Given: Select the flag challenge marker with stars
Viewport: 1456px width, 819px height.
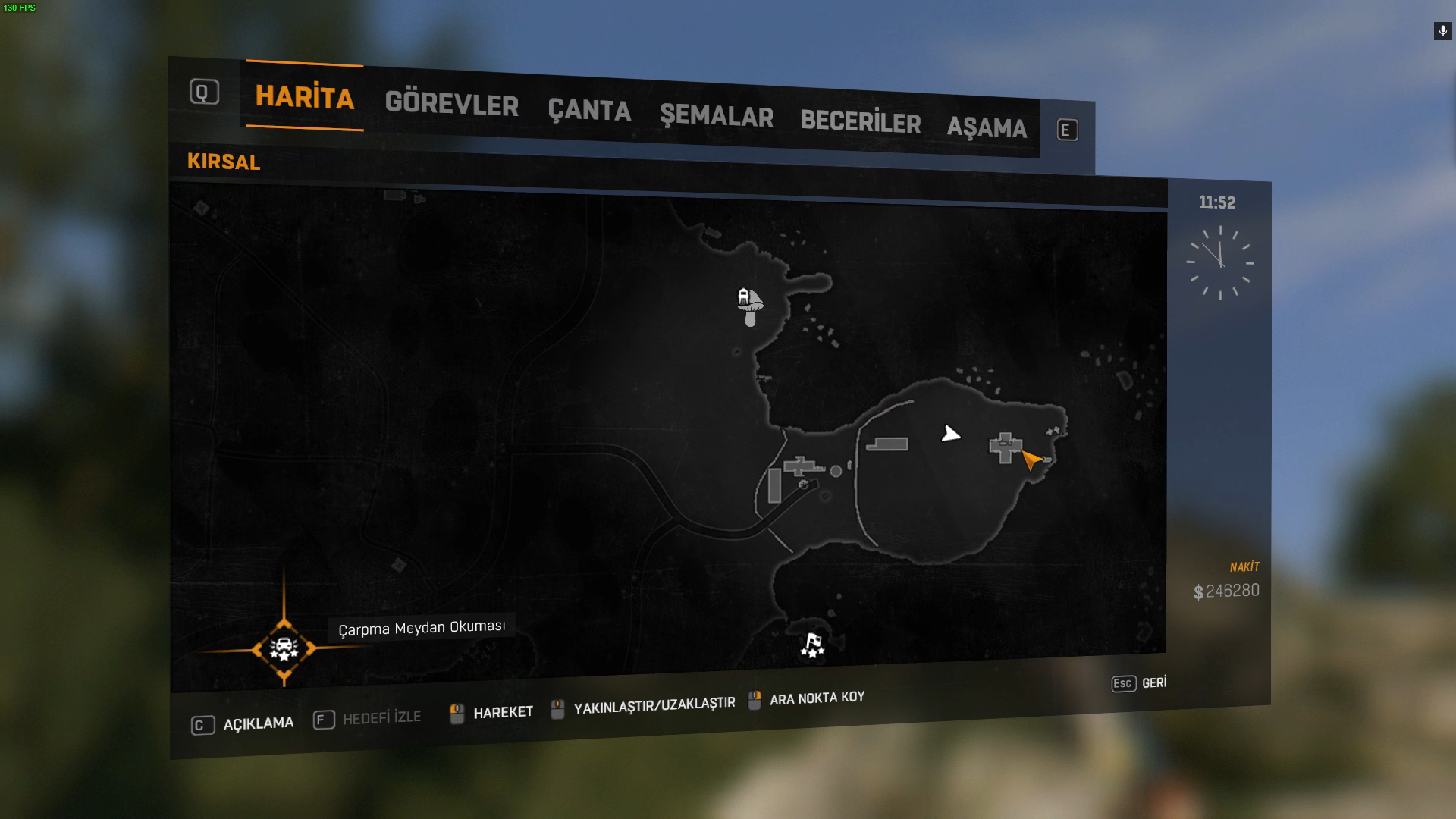Looking at the screenshot, I should tap(812, 645).
